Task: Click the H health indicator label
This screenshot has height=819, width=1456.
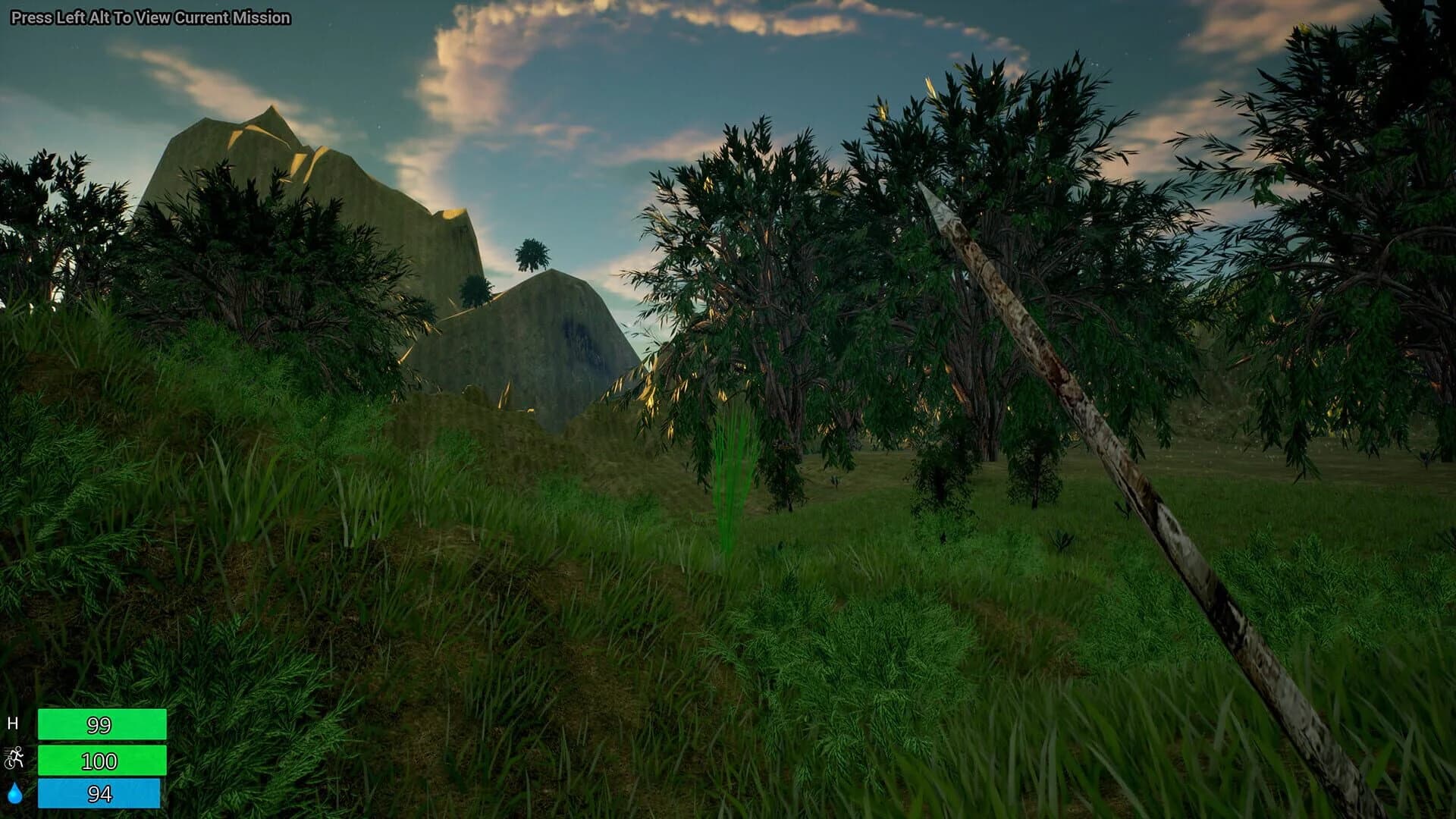Action: pyautogui.click(x=14, y=724)
